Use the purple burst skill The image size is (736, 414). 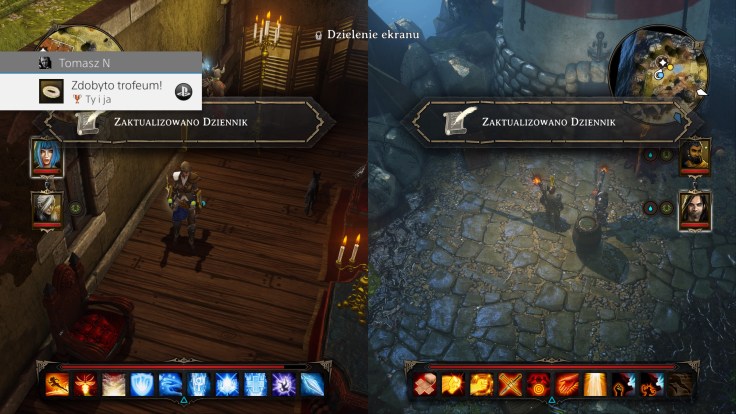point(284,384)
